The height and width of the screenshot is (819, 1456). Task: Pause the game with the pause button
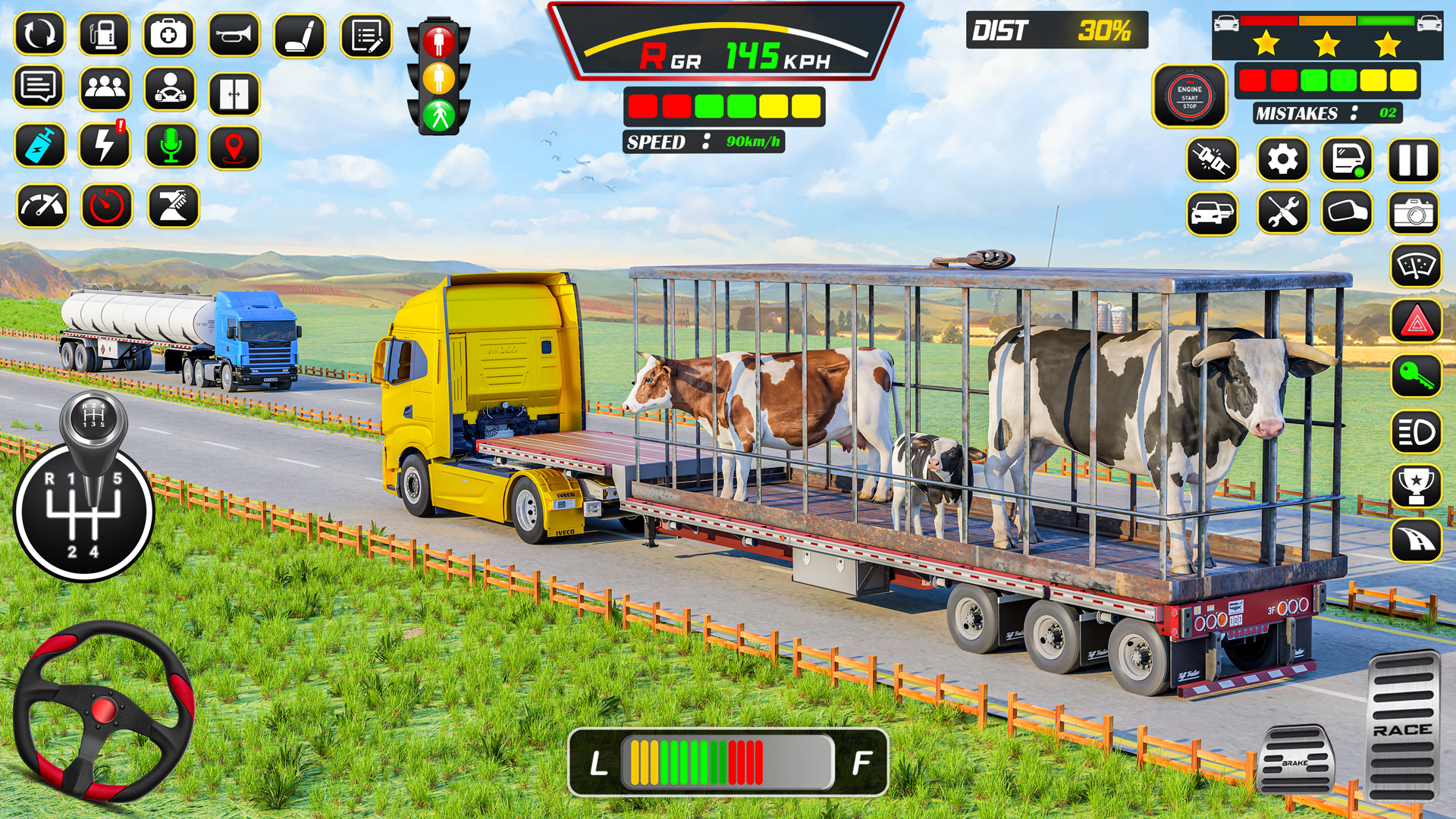[x=1414, y=160]
